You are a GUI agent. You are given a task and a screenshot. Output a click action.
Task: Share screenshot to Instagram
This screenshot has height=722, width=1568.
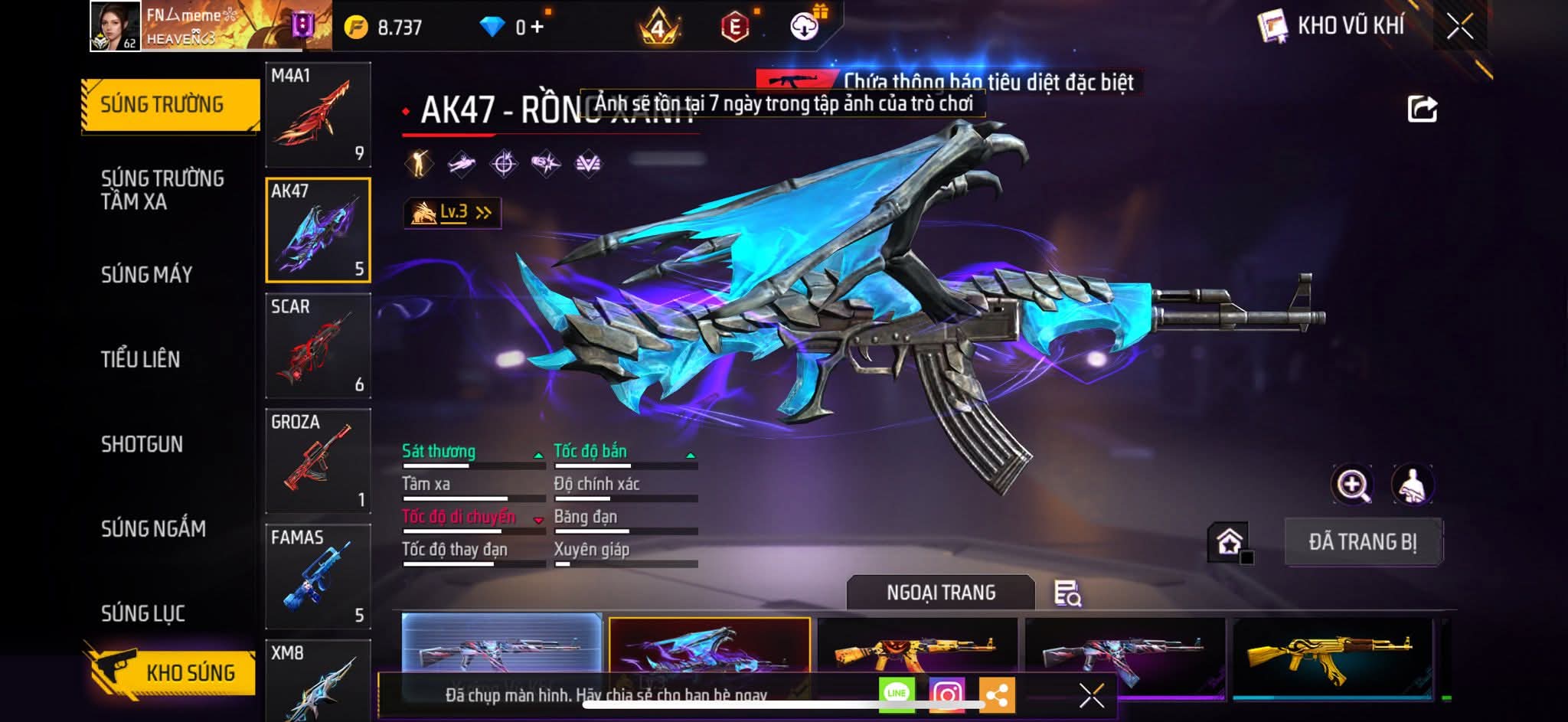947,694
